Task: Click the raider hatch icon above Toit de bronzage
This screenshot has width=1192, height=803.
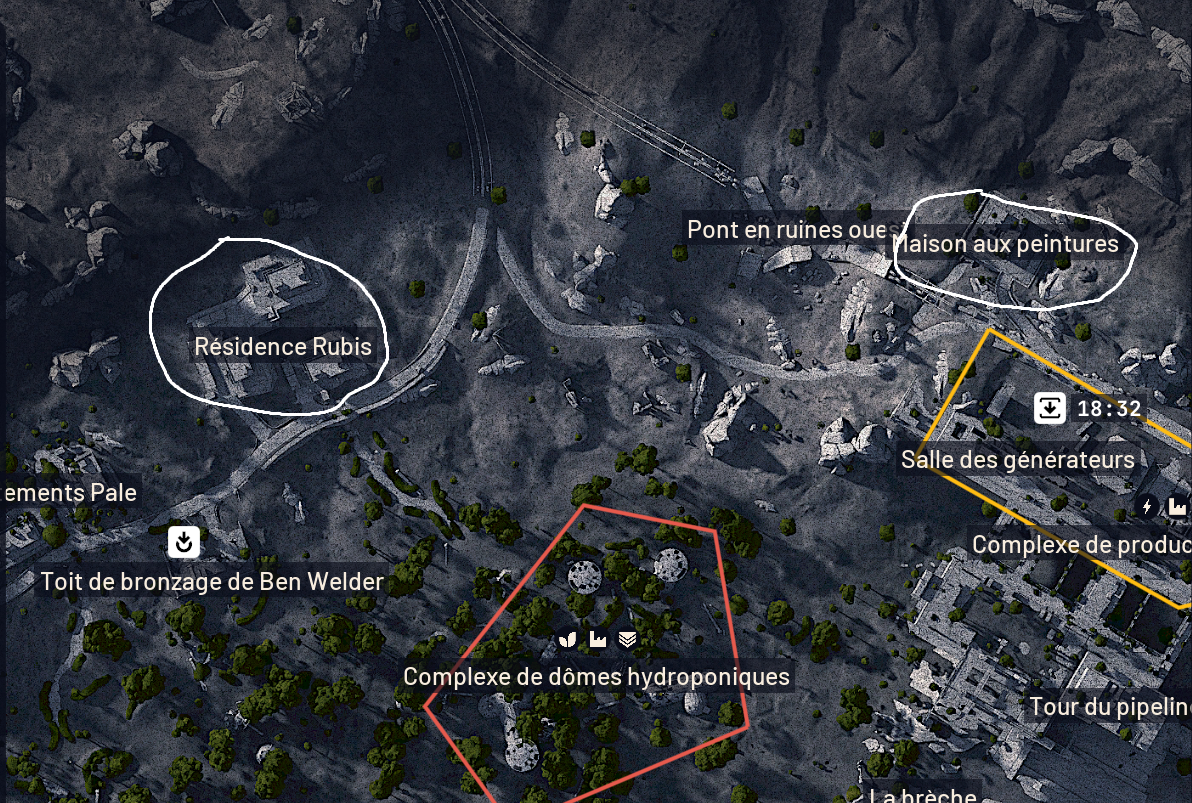Action: [x=183, y=542]
